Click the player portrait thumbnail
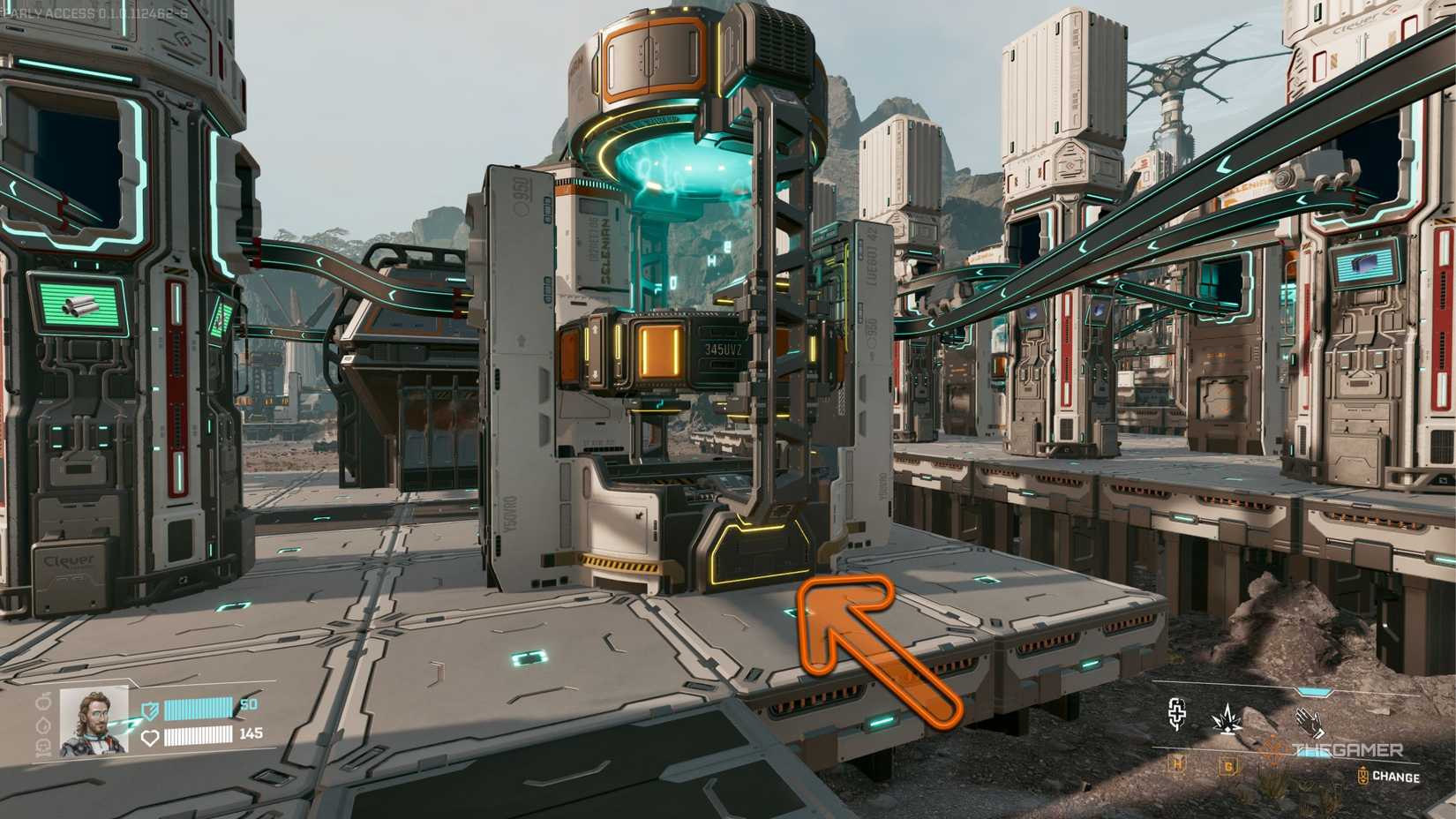Viewport: 1456px width, 819px height. [93, 724]
